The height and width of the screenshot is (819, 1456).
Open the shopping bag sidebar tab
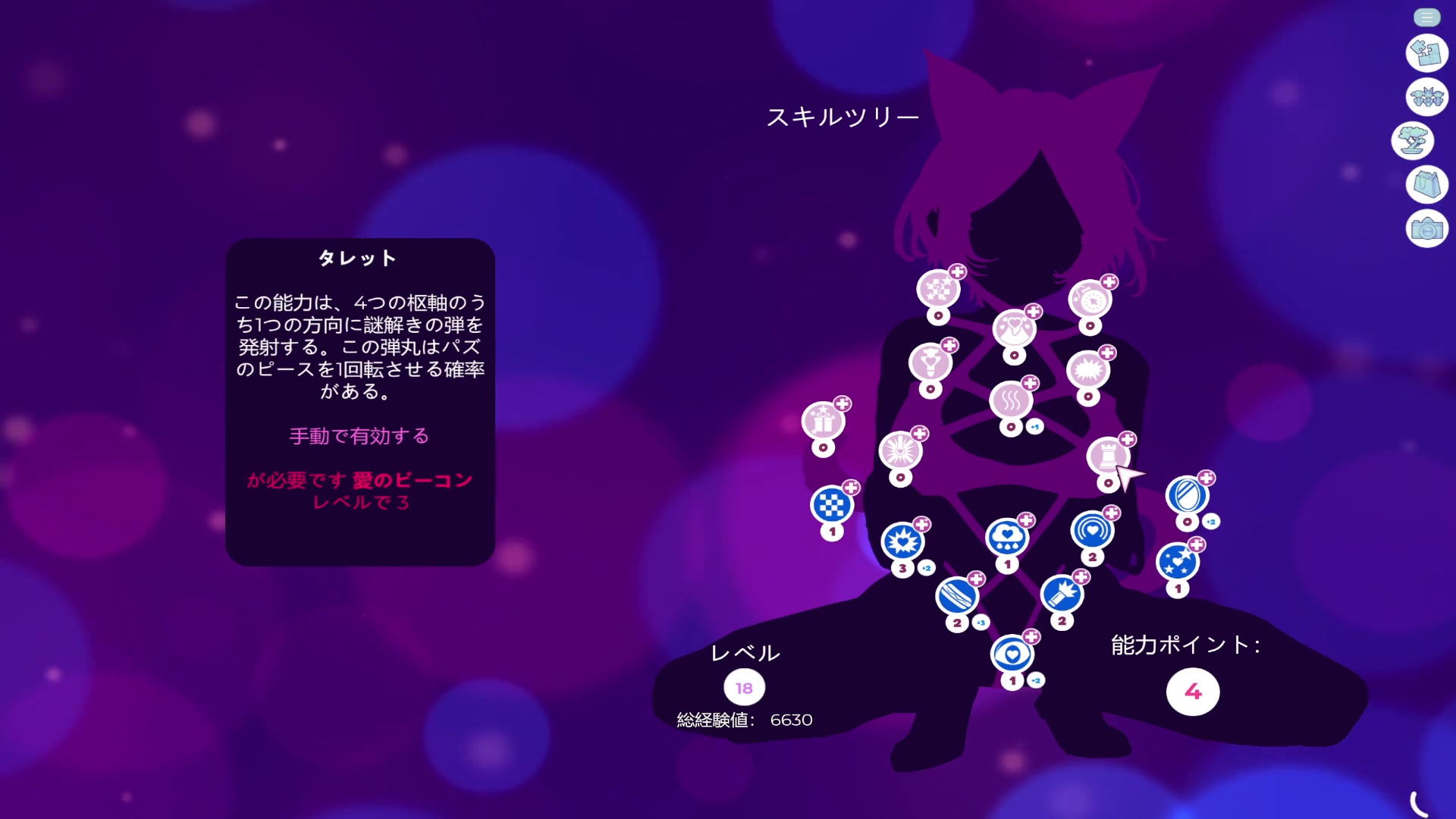click(1426, 184)
